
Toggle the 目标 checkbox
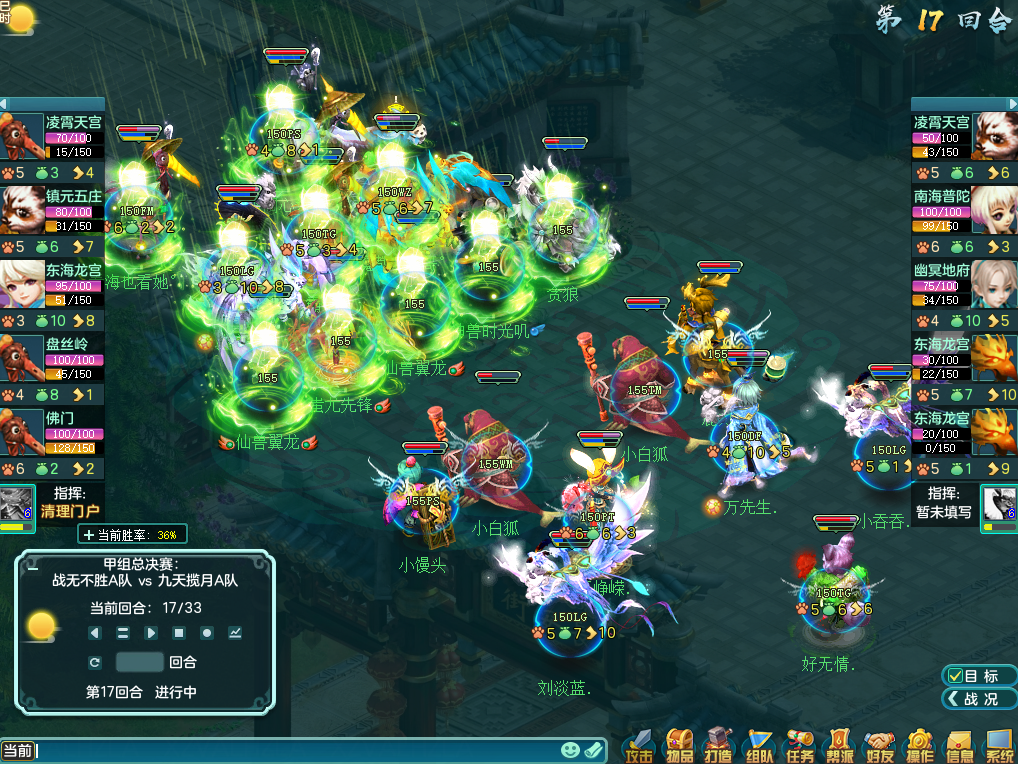pos(956,676)
